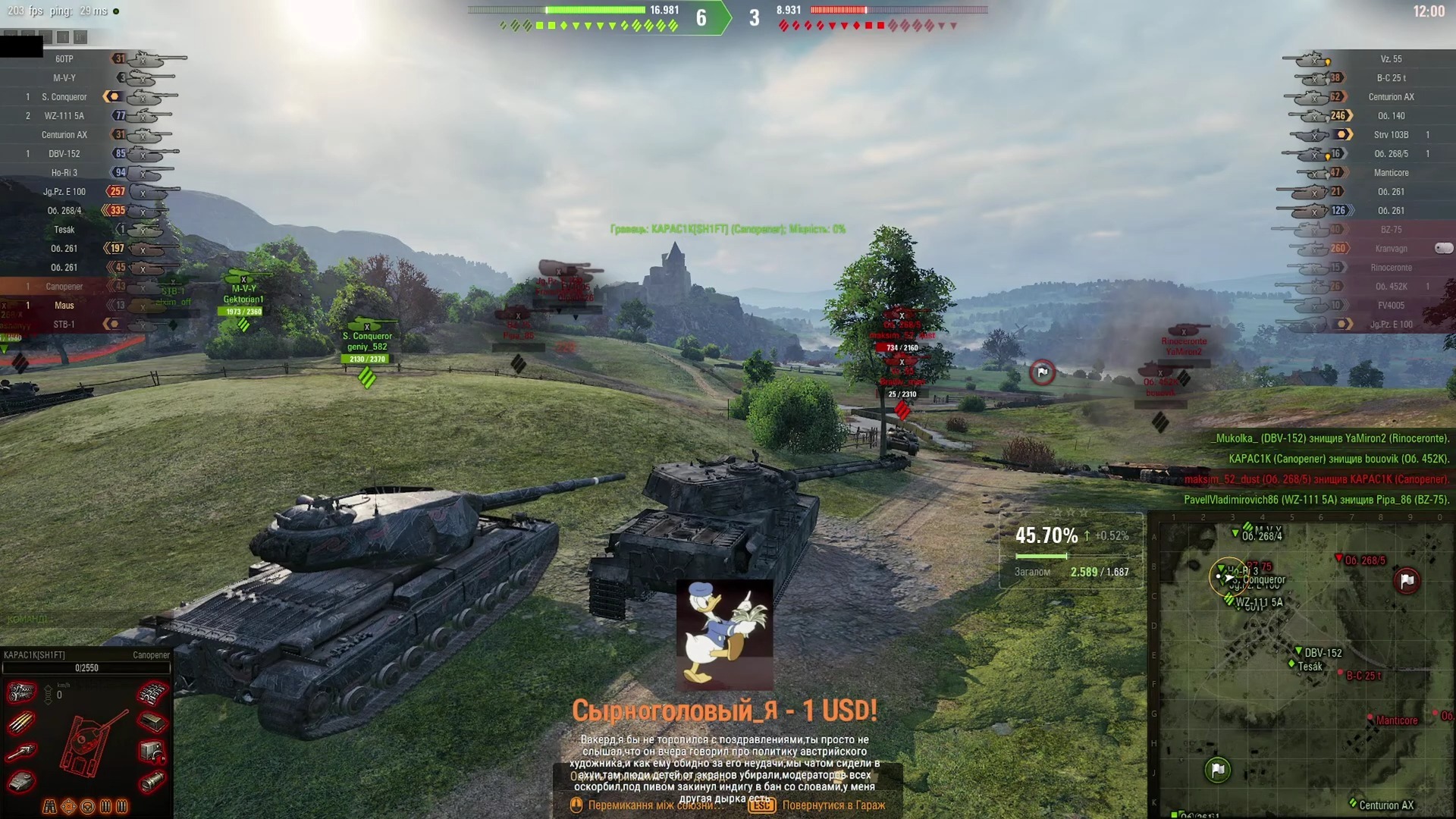Select the Strv 103B row in the enemy roster
This screenshot has height=819, width=1456.
pyautogui.click(x=1391, y=135)
